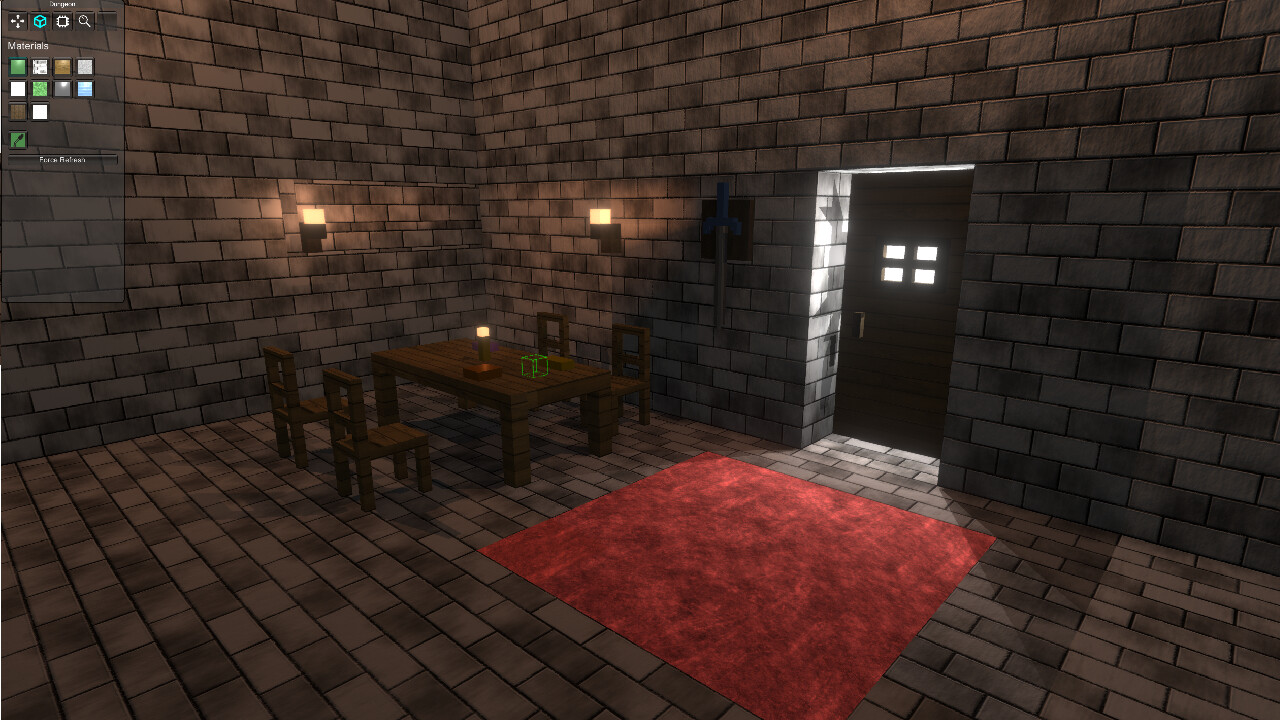
Task: Pick the shiny metal sphere material
Action: click(62, 88)
